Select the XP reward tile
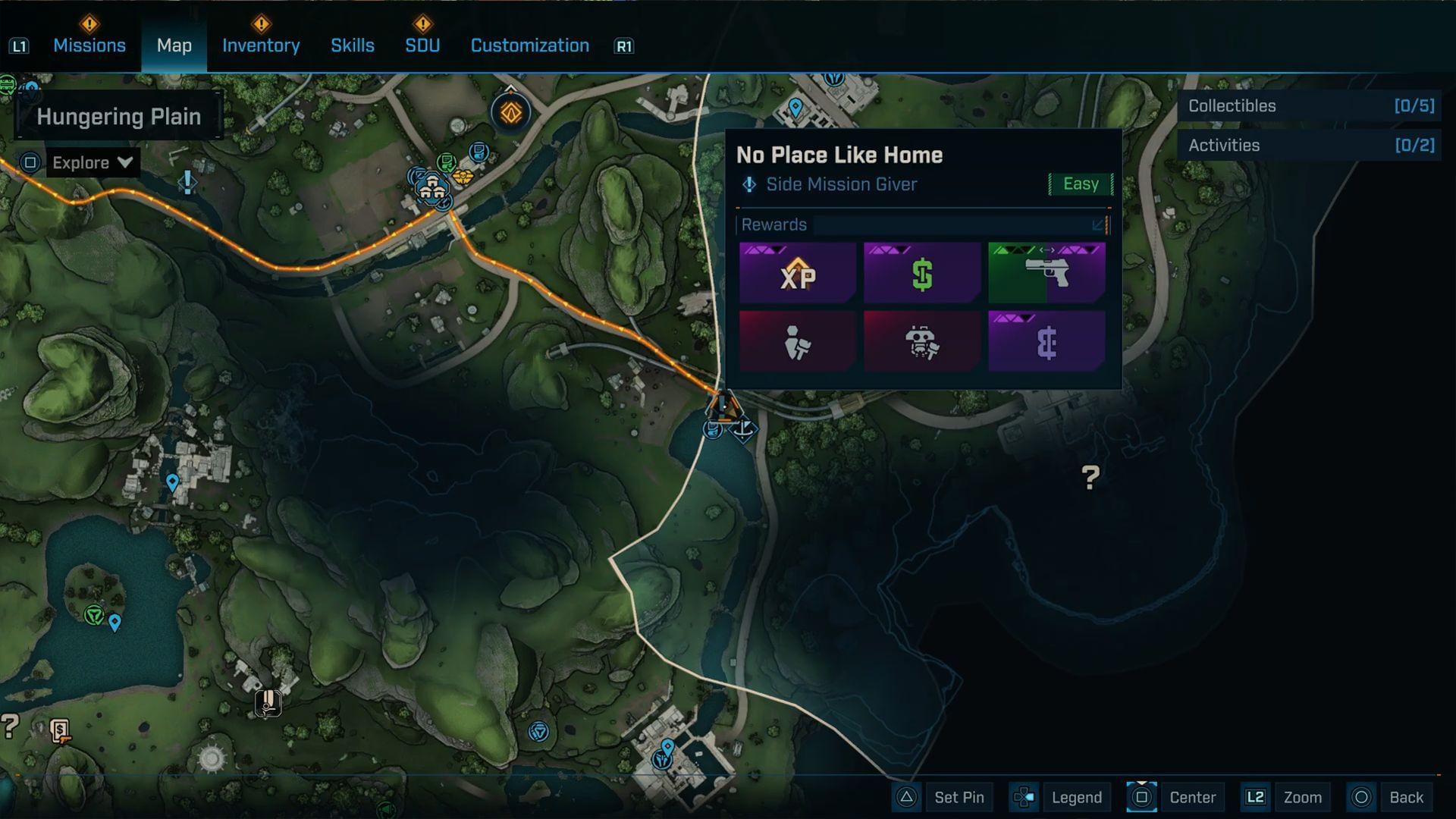 798,273
